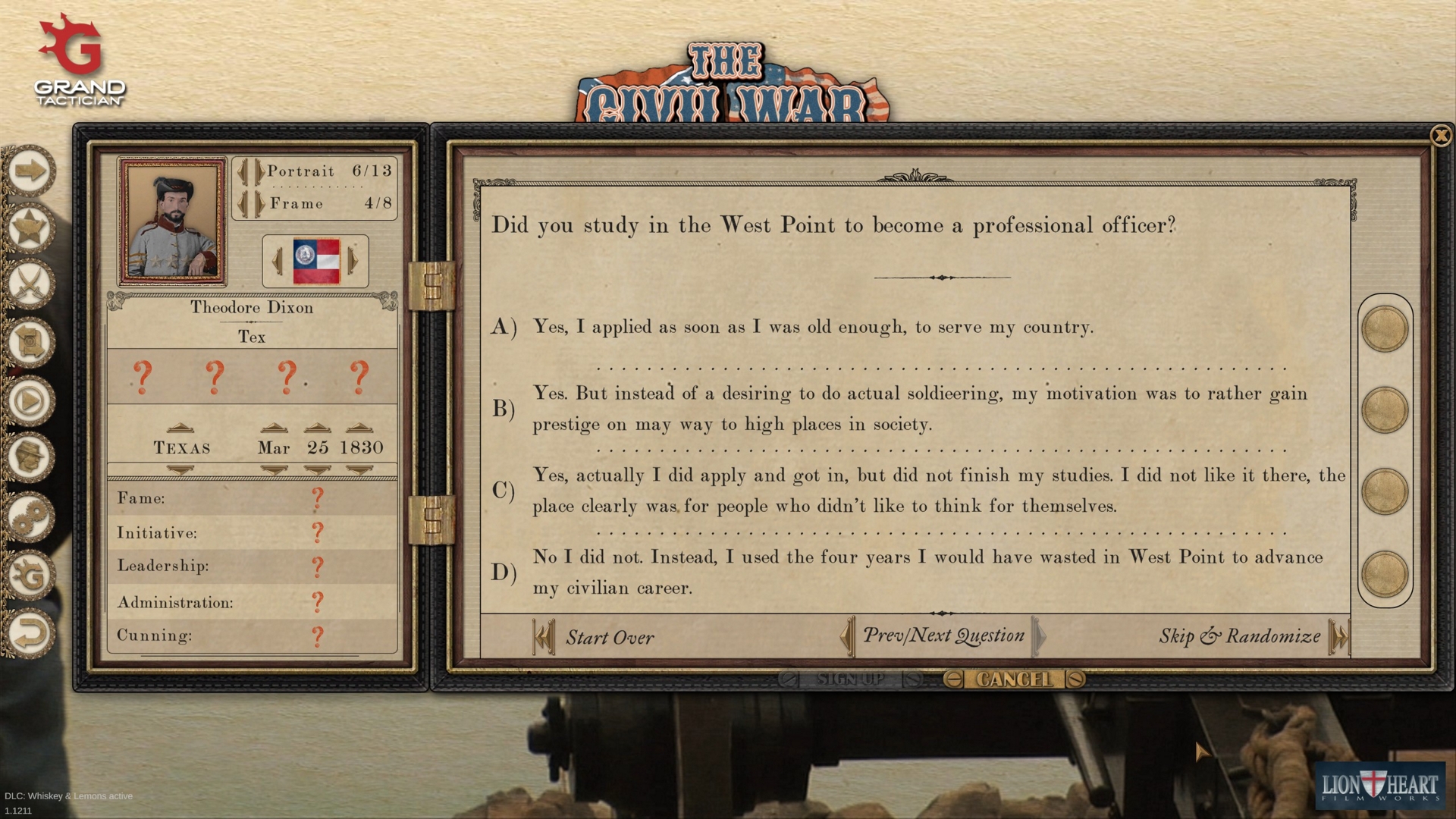The image size is (1456, 819).
Task: Pick answer coin D about civilian career
Action: coord(1385,571)
